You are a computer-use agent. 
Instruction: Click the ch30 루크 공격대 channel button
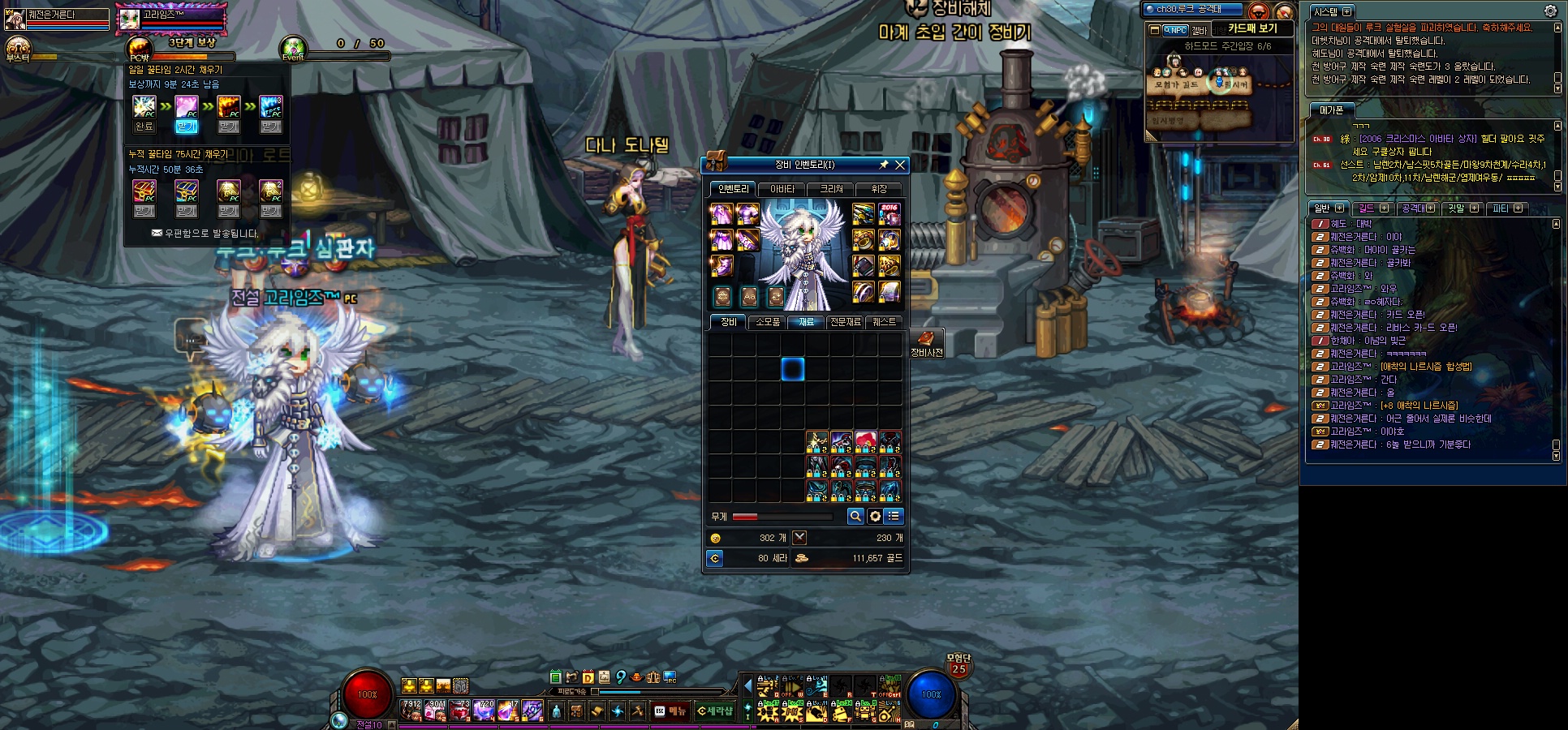1191,10
